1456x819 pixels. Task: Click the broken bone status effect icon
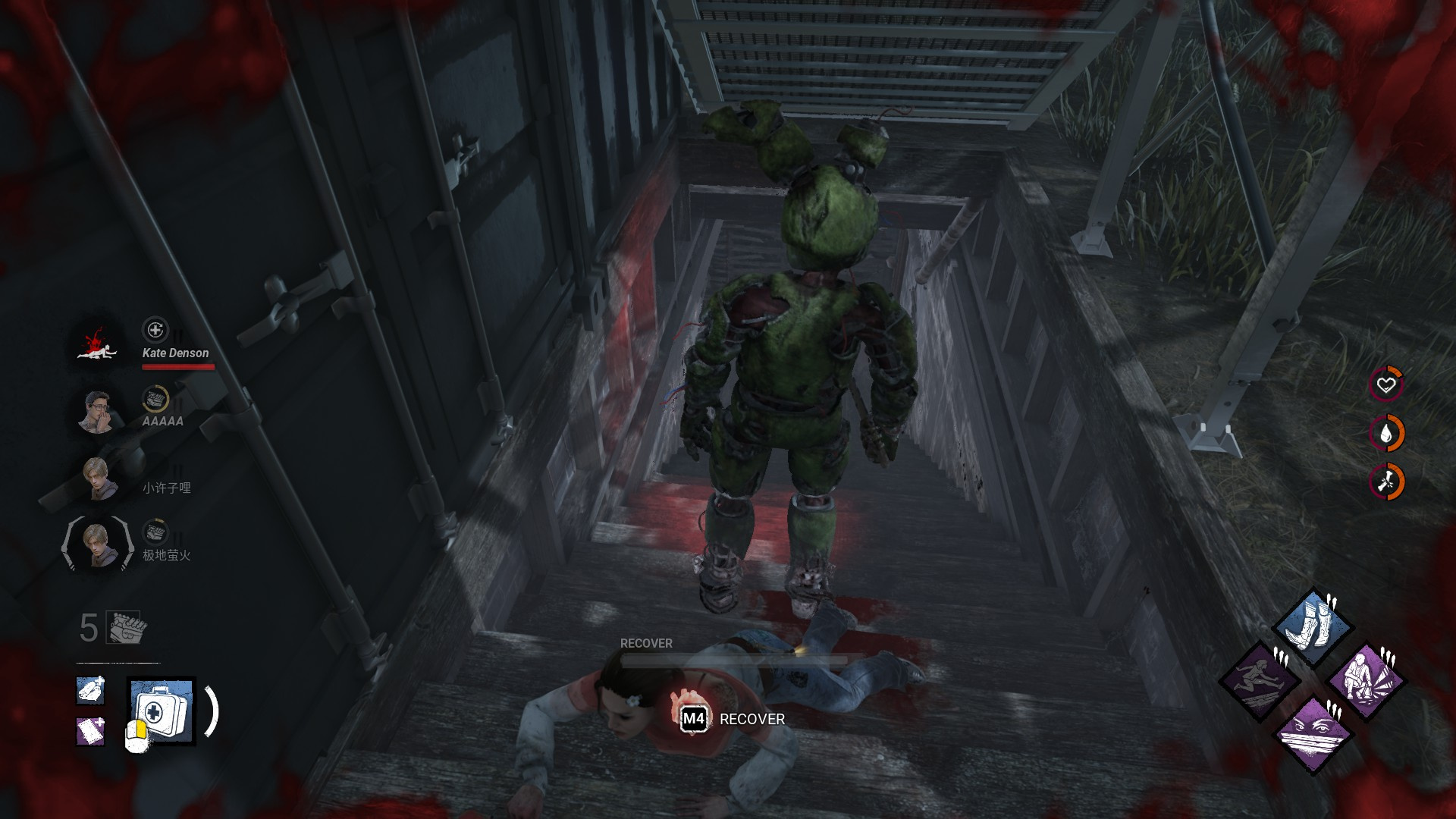click(x=1386, y=482)
